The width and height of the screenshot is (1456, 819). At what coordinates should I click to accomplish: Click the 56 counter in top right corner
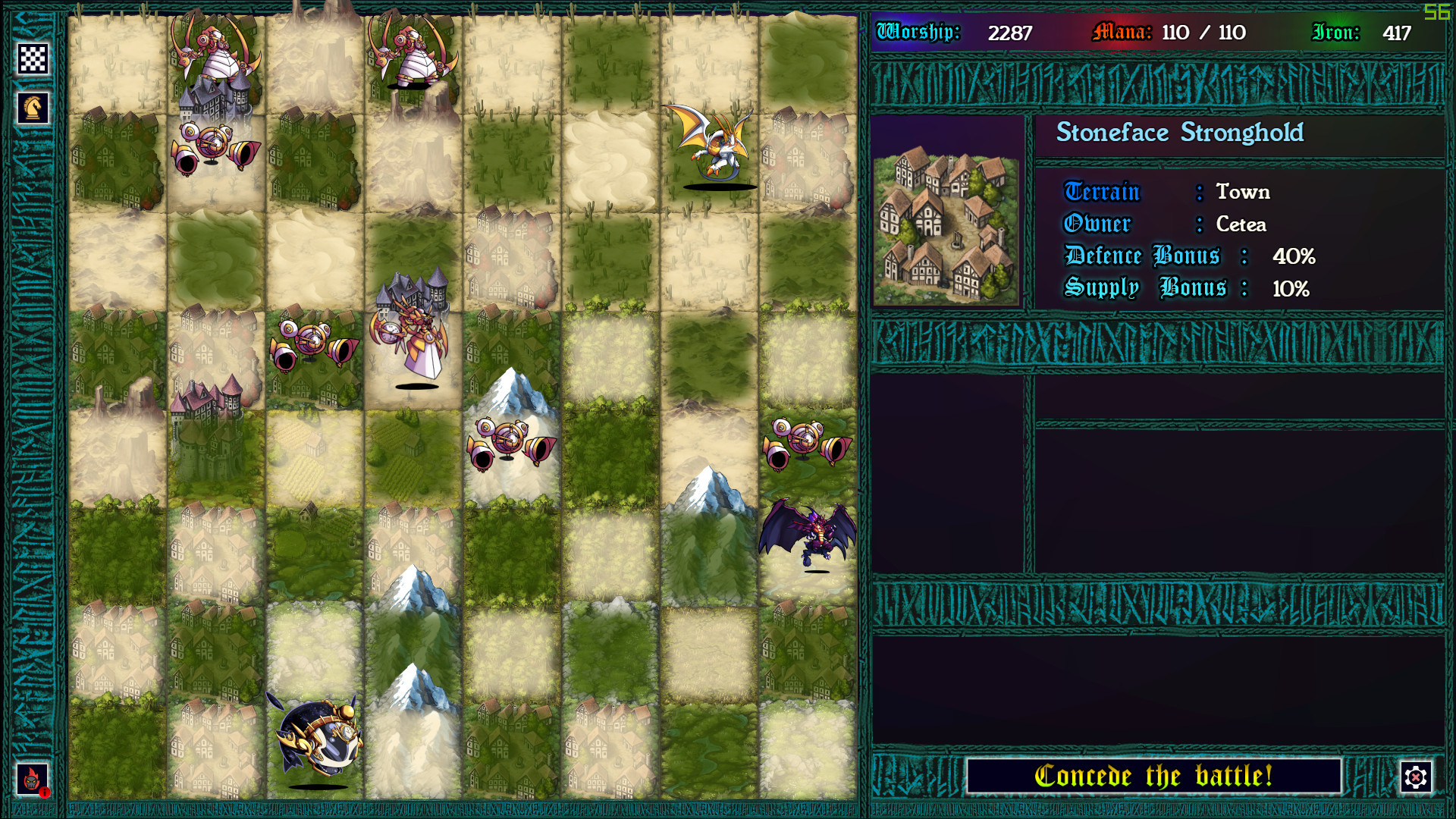click(1439, 11)
